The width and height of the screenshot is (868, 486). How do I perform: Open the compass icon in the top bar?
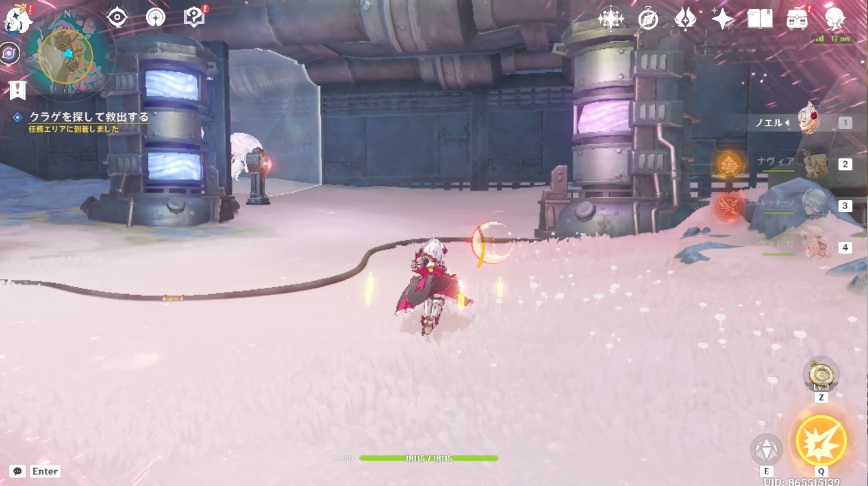point(648,18)
